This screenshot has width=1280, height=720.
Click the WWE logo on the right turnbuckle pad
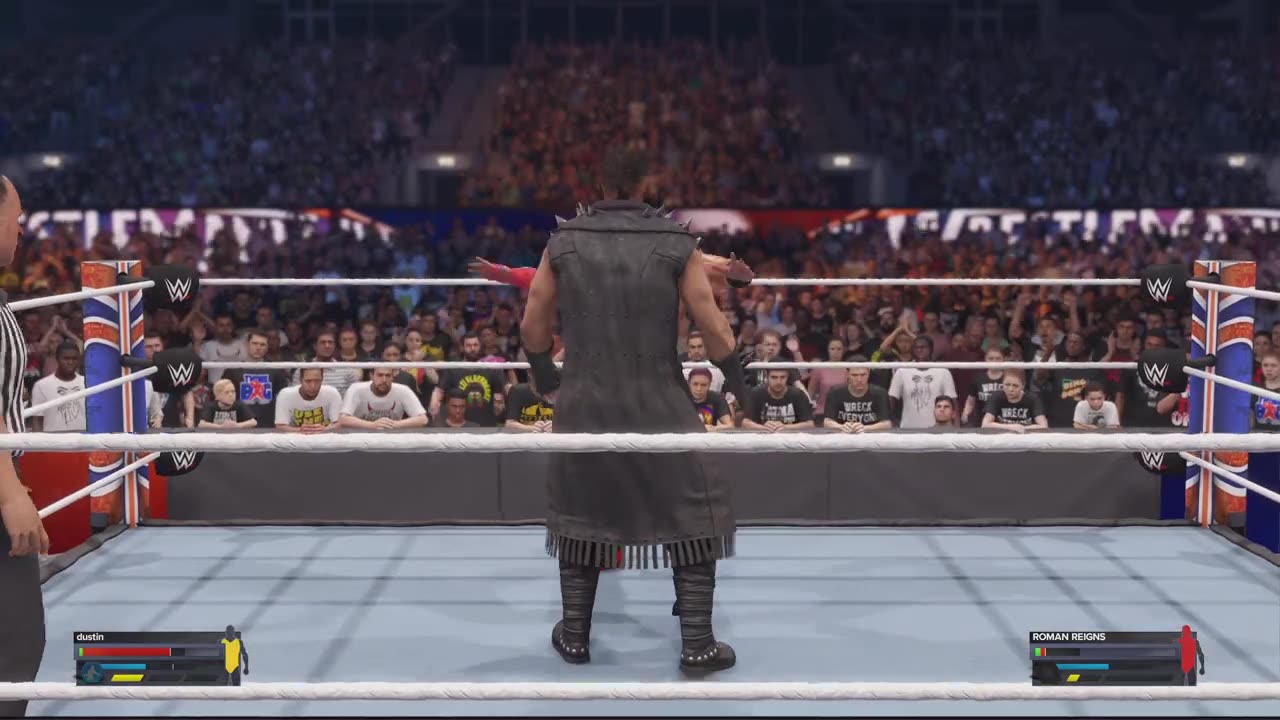tap(1159, 289)
